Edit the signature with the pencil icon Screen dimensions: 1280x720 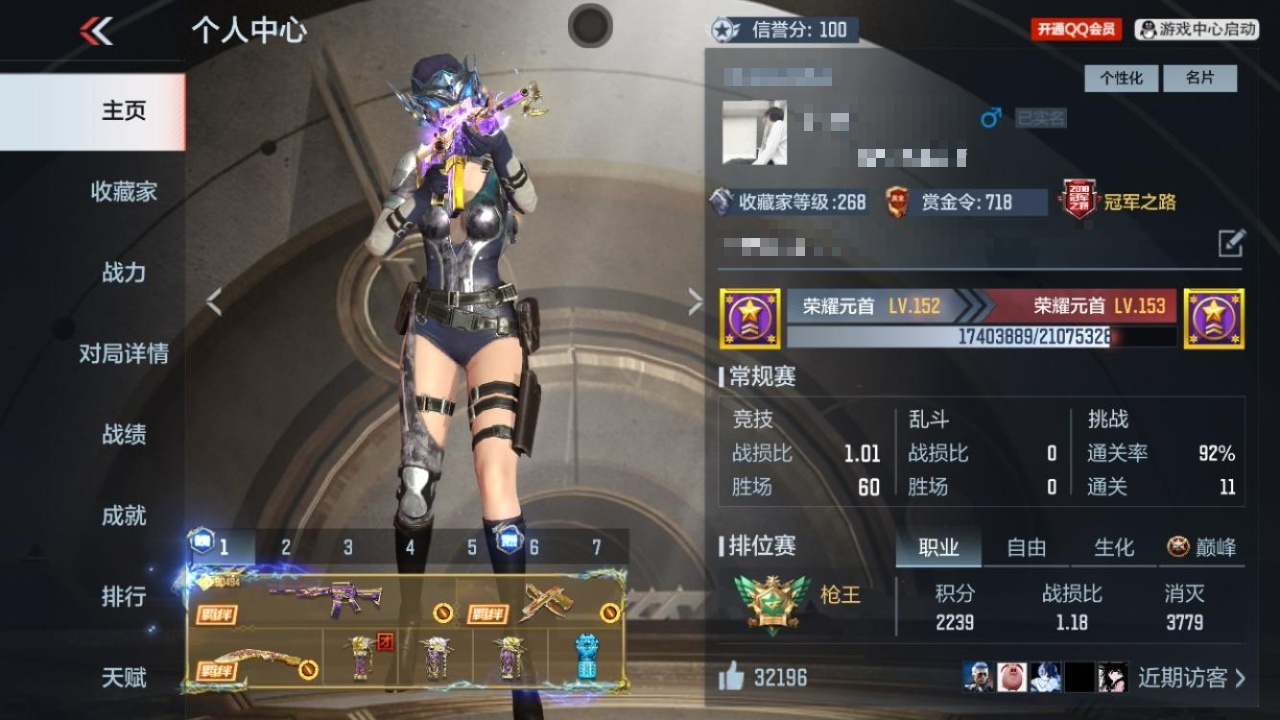1231,243
